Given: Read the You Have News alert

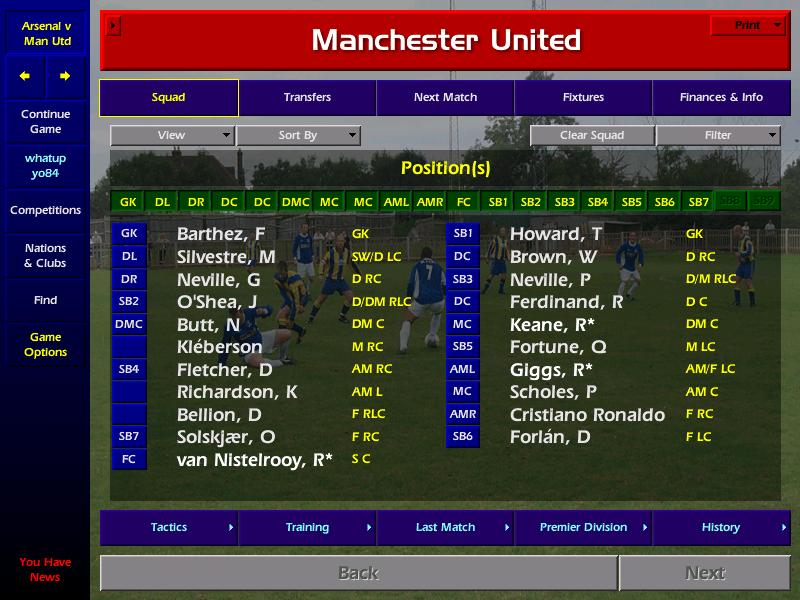Looking at the screenshot, I should point(45,570).
